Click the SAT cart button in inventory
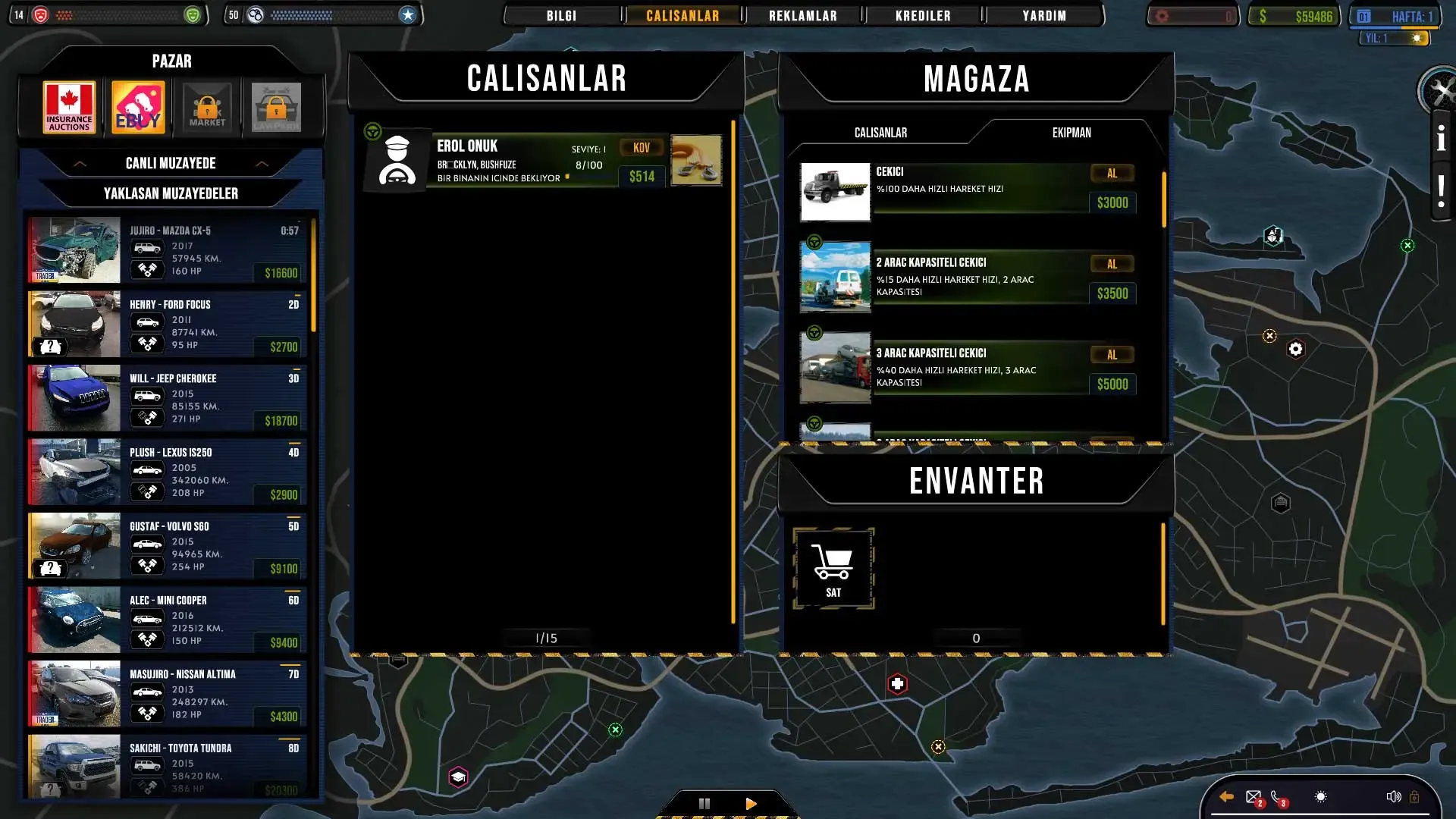Viewport: 1456px width, 819px height. pos(833,569)
